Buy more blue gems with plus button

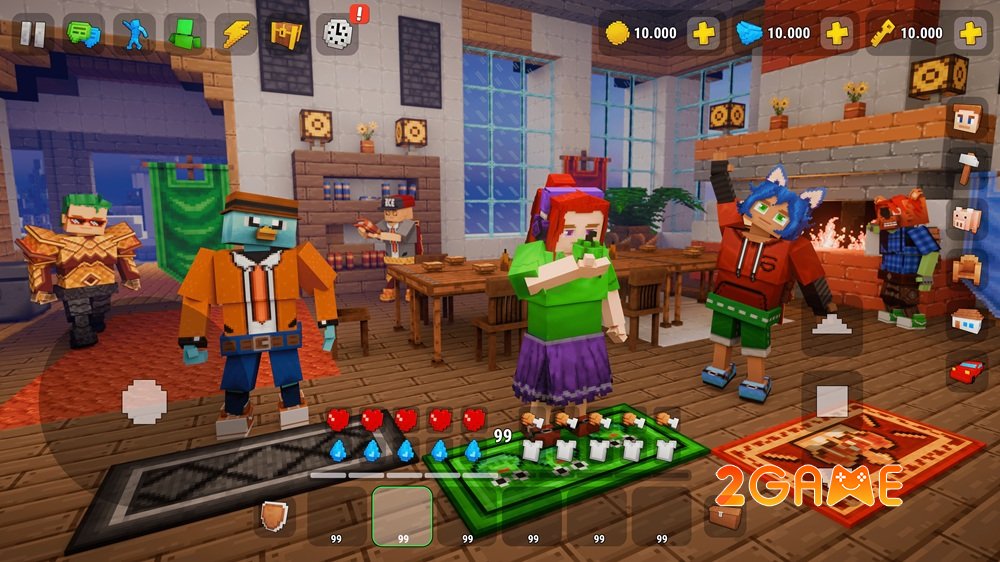(x=836, y=33)
